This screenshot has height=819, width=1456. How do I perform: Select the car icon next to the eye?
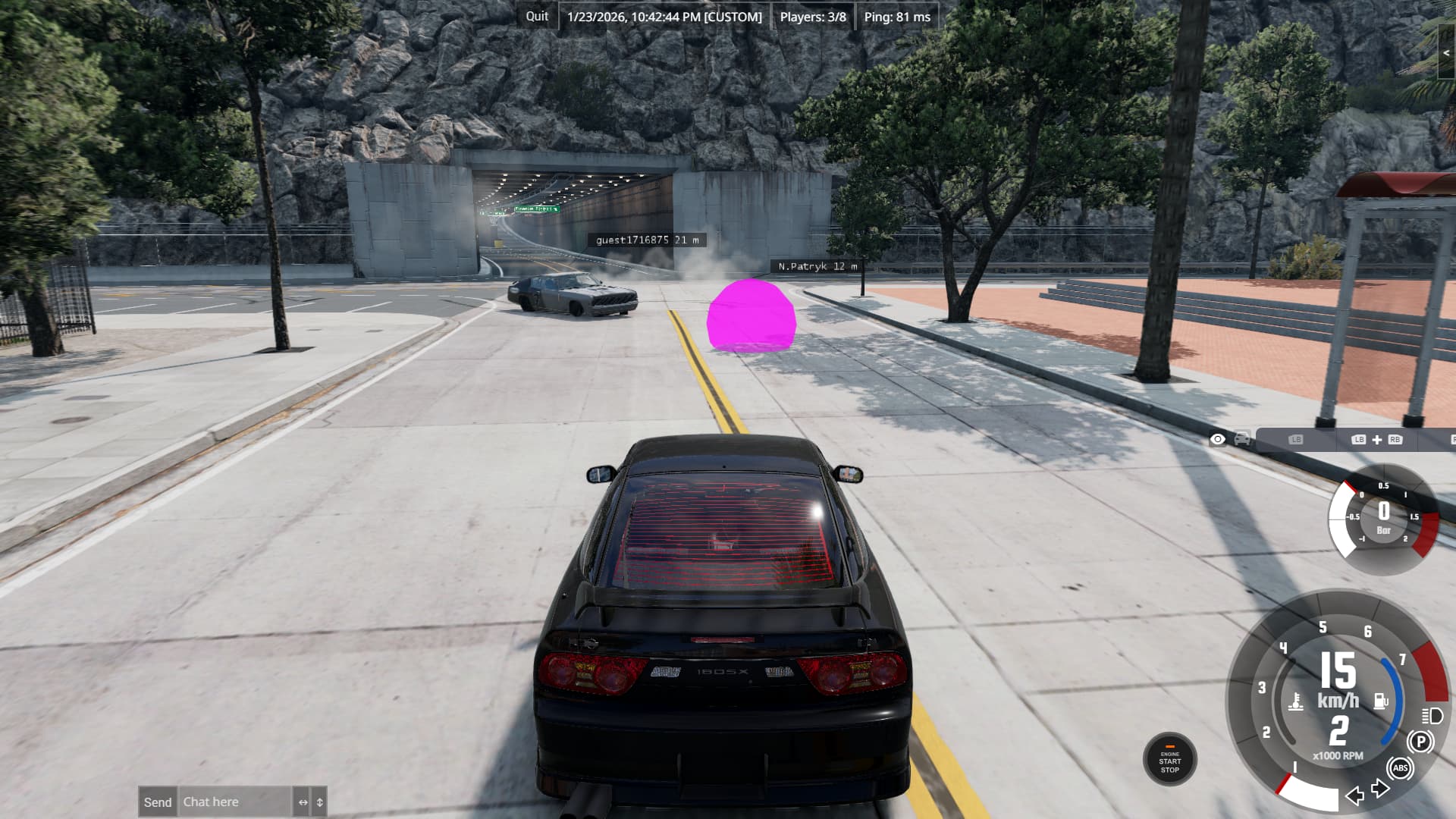(x=1241, y=439)
